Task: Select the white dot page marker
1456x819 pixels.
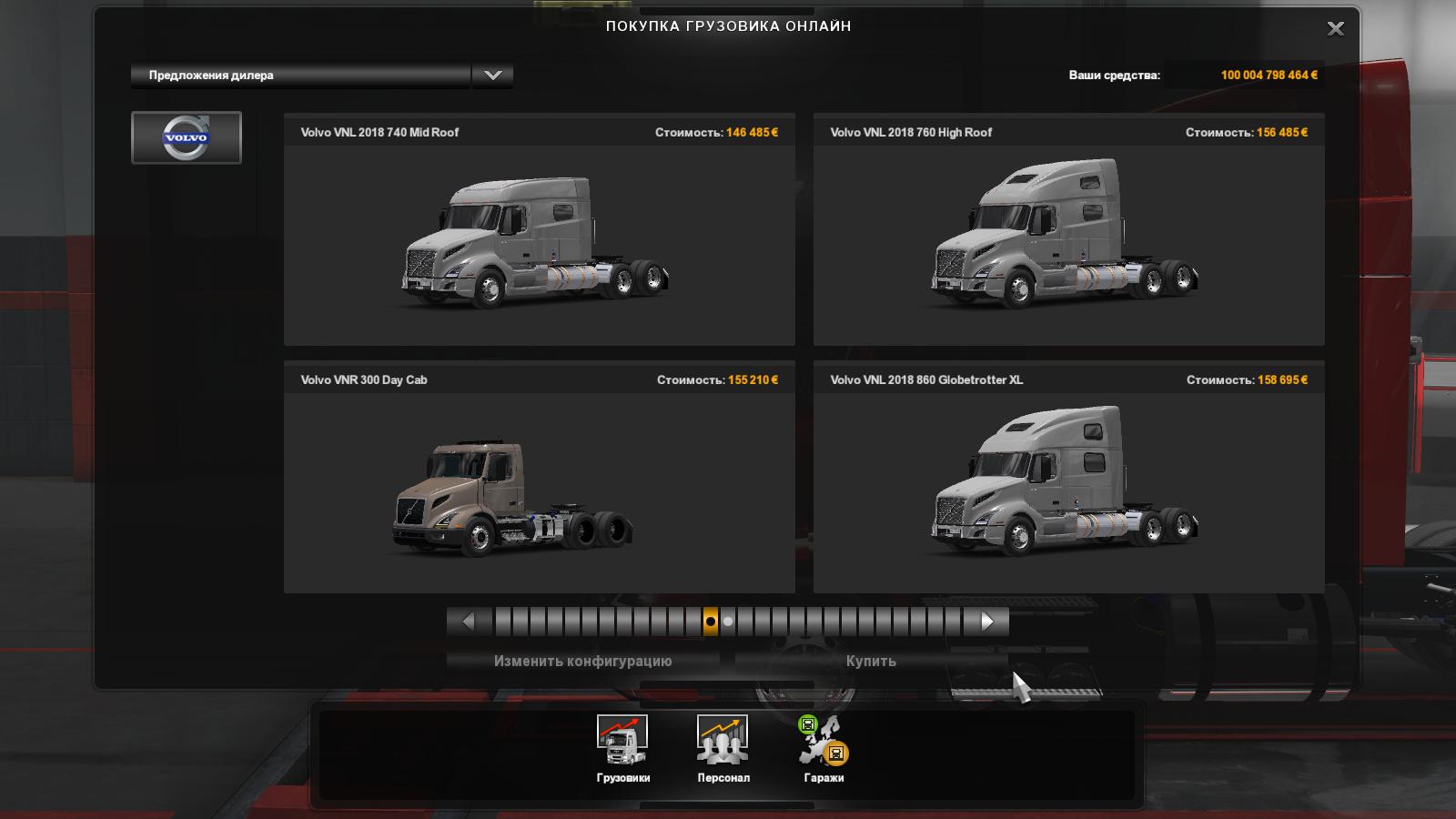Action: pyautogui.click(x=727, y=622)
